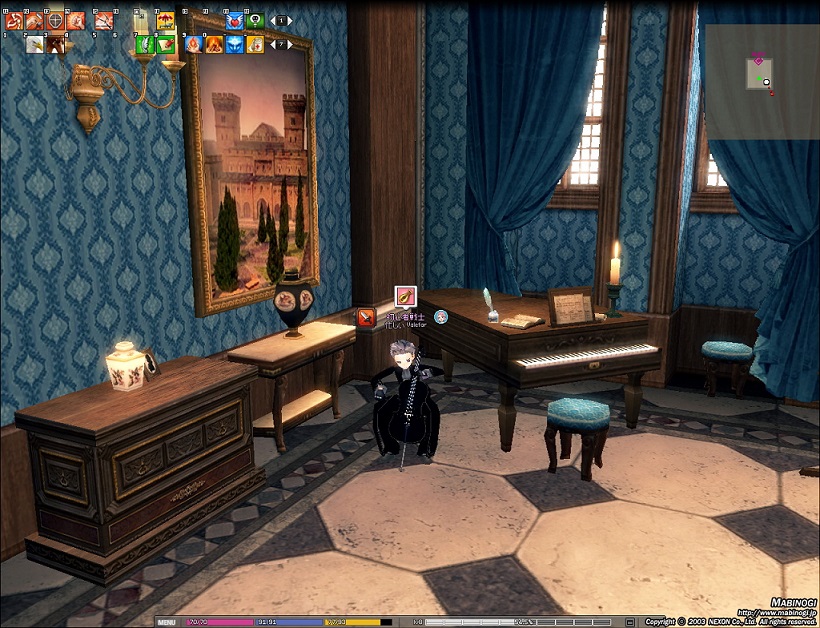
Task: Click the lute instrument skill bubble
Action: coord(405,297)
